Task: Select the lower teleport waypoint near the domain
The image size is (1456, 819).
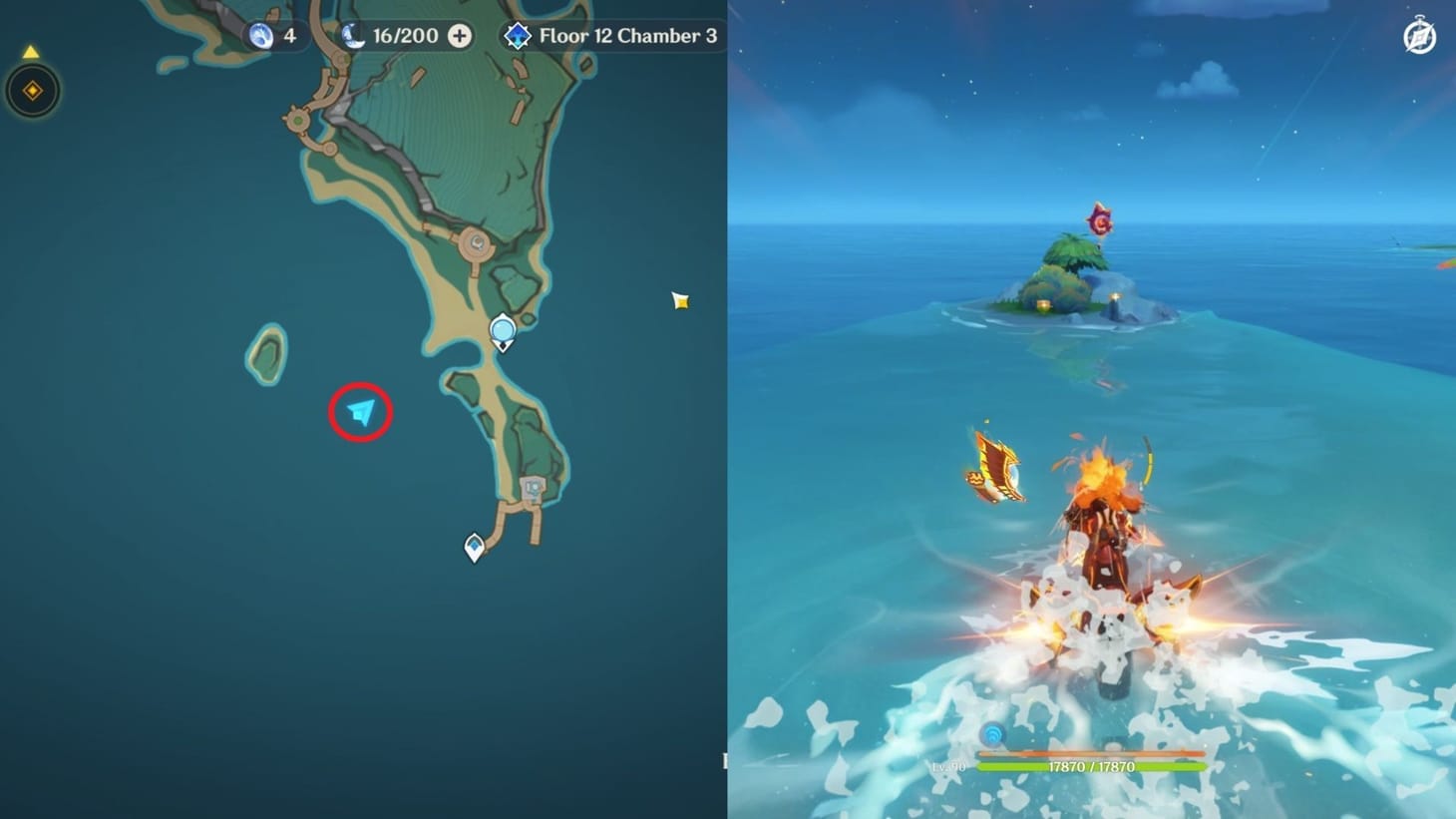Action: (472, 547)
